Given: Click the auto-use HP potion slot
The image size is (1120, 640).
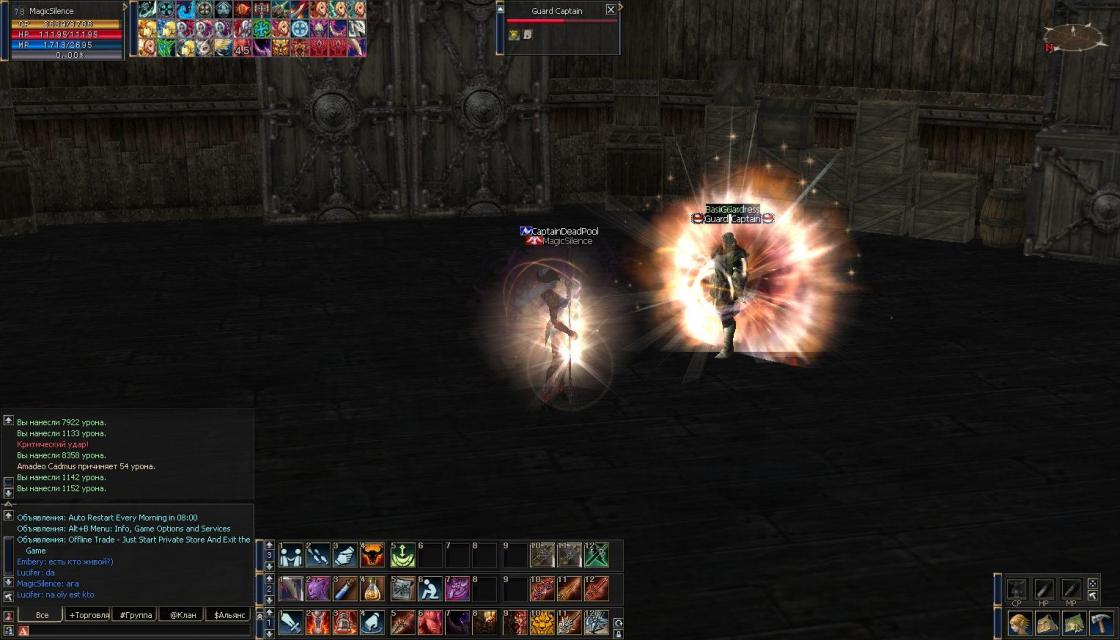Looking at the screenshot, I should tap(1044, 589).
